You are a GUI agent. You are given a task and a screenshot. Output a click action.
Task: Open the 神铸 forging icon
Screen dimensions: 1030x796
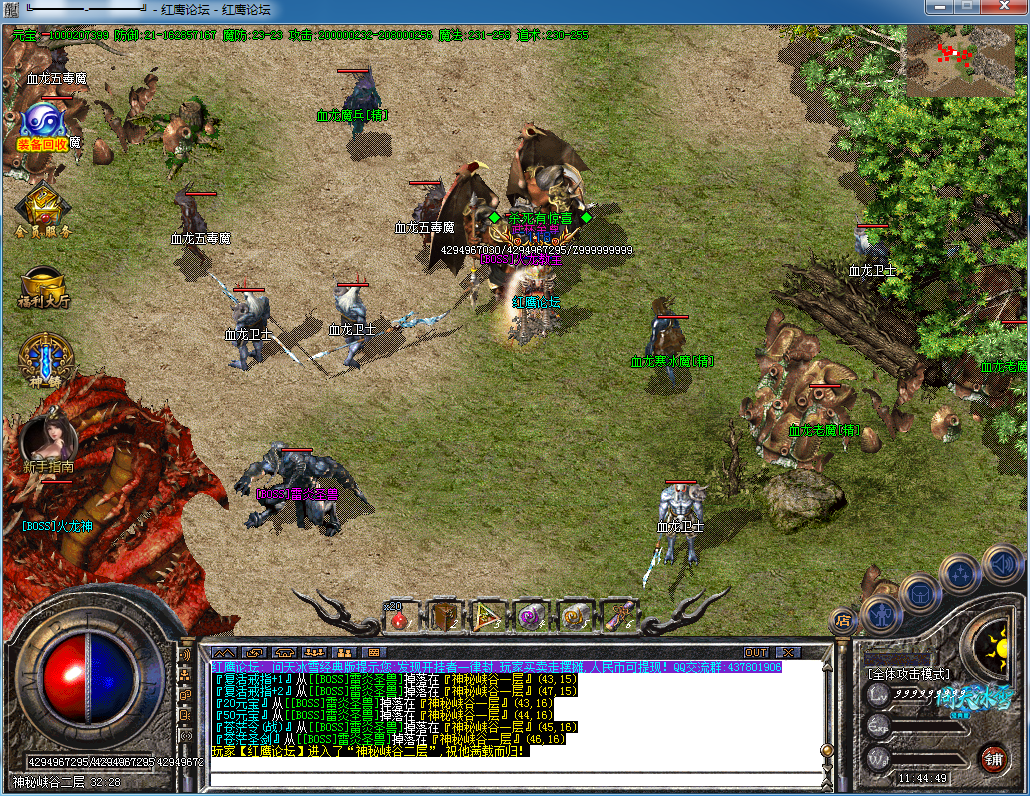click(x=43, y=356)
